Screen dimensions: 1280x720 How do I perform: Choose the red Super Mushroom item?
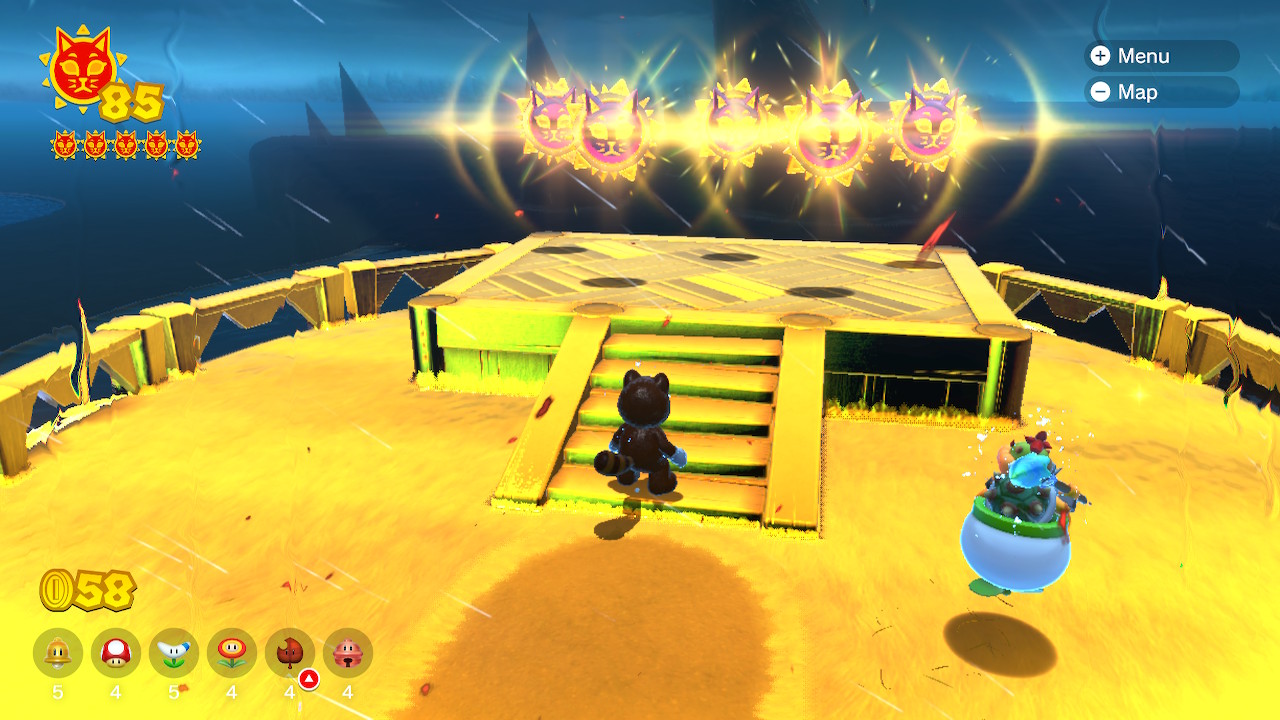116,654
